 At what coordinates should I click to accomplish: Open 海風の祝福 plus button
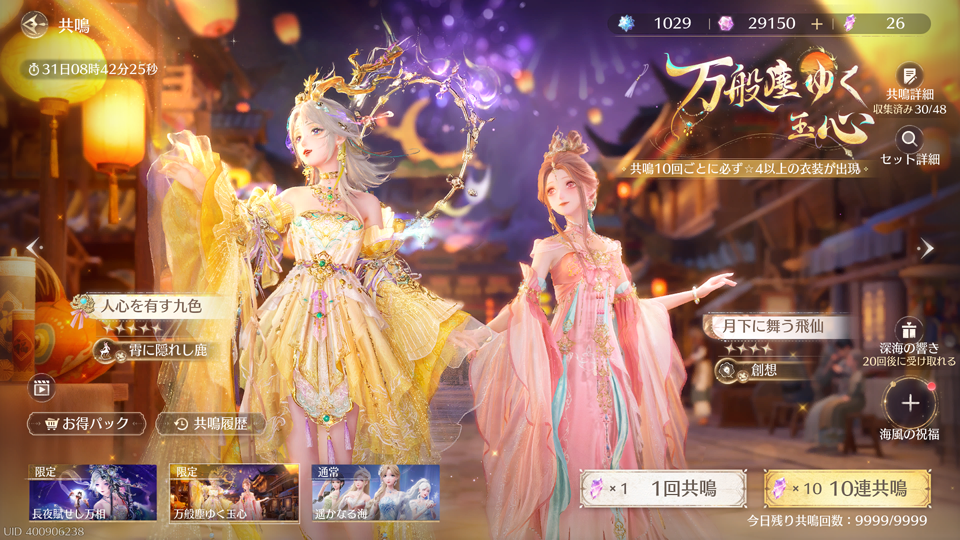tap(909, 403)
